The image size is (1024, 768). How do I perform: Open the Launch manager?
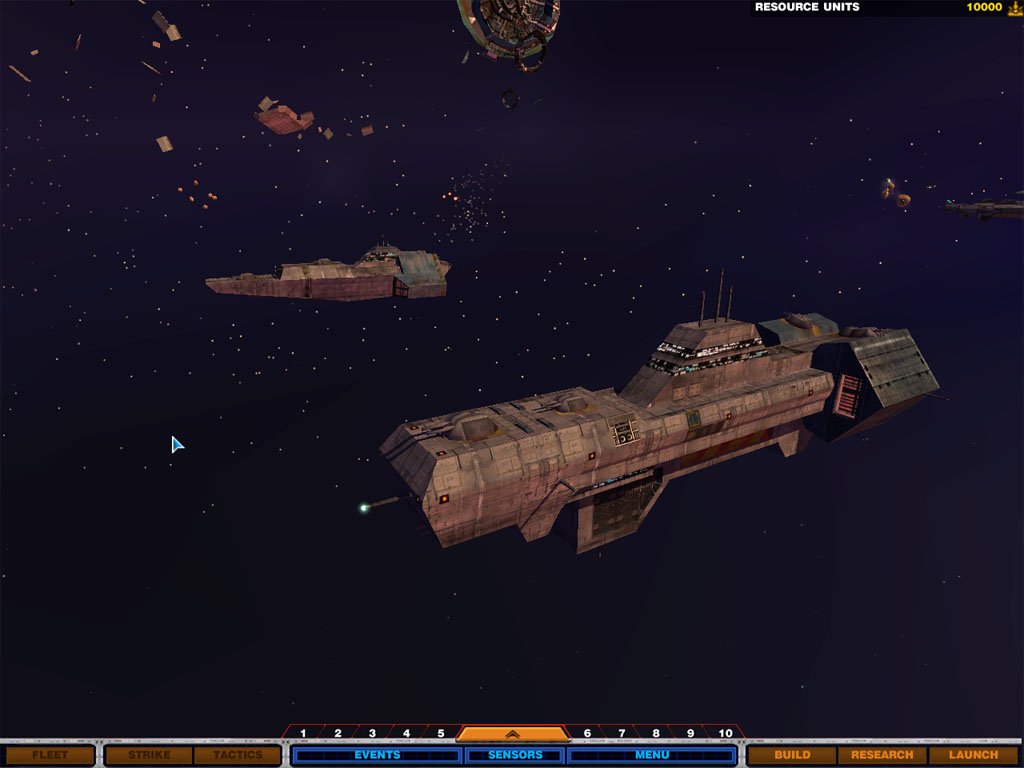pyautogui.click(x=972, y=755)
